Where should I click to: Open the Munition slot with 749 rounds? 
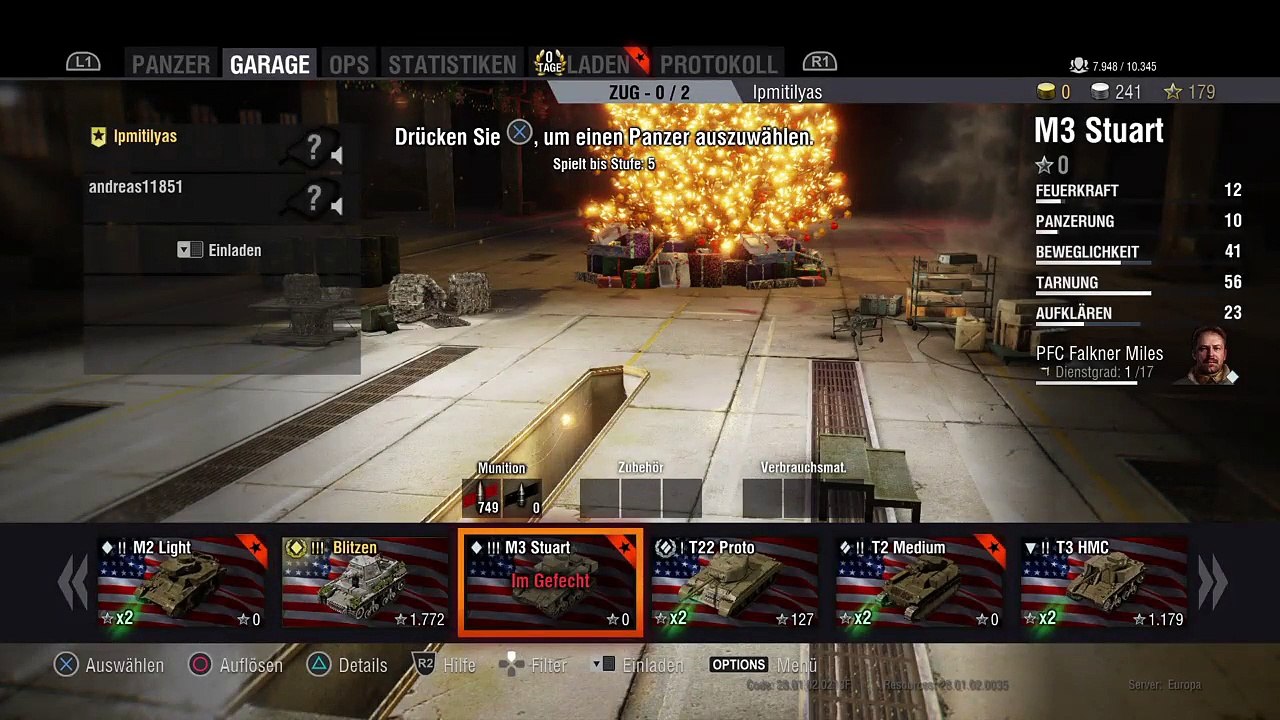point(481,497)
